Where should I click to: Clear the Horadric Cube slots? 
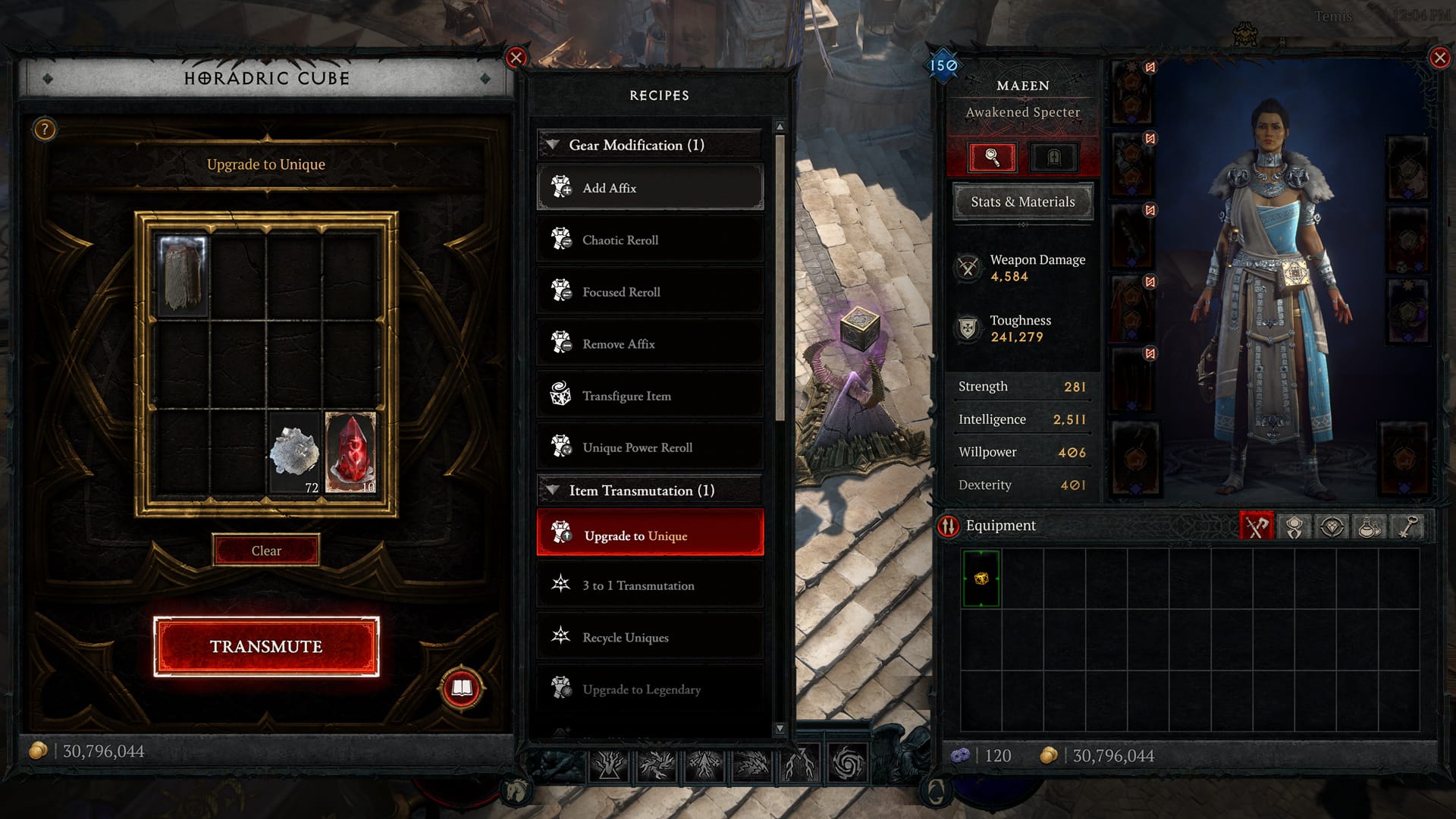(266, 551)
